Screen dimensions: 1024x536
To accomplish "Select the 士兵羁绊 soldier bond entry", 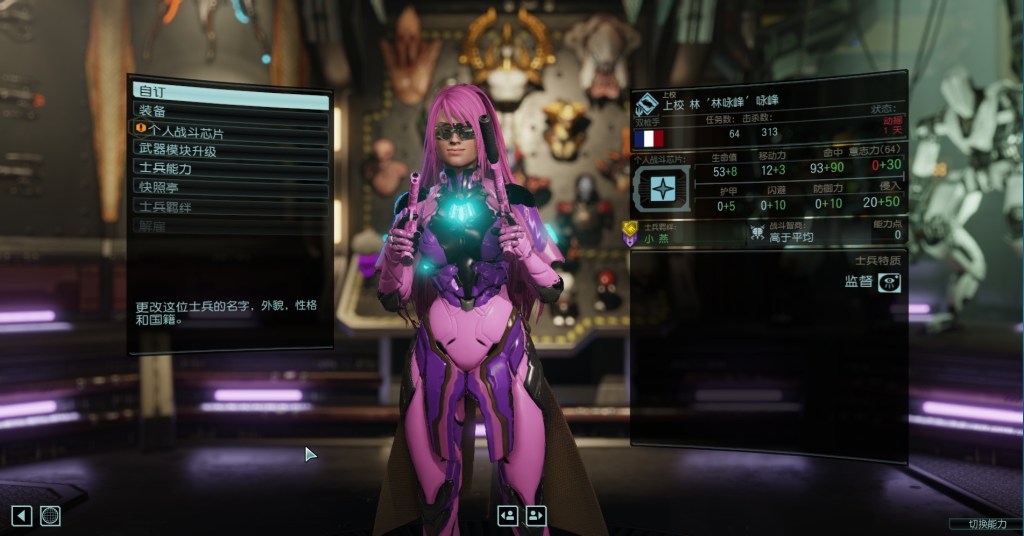I will click(231, 206).
